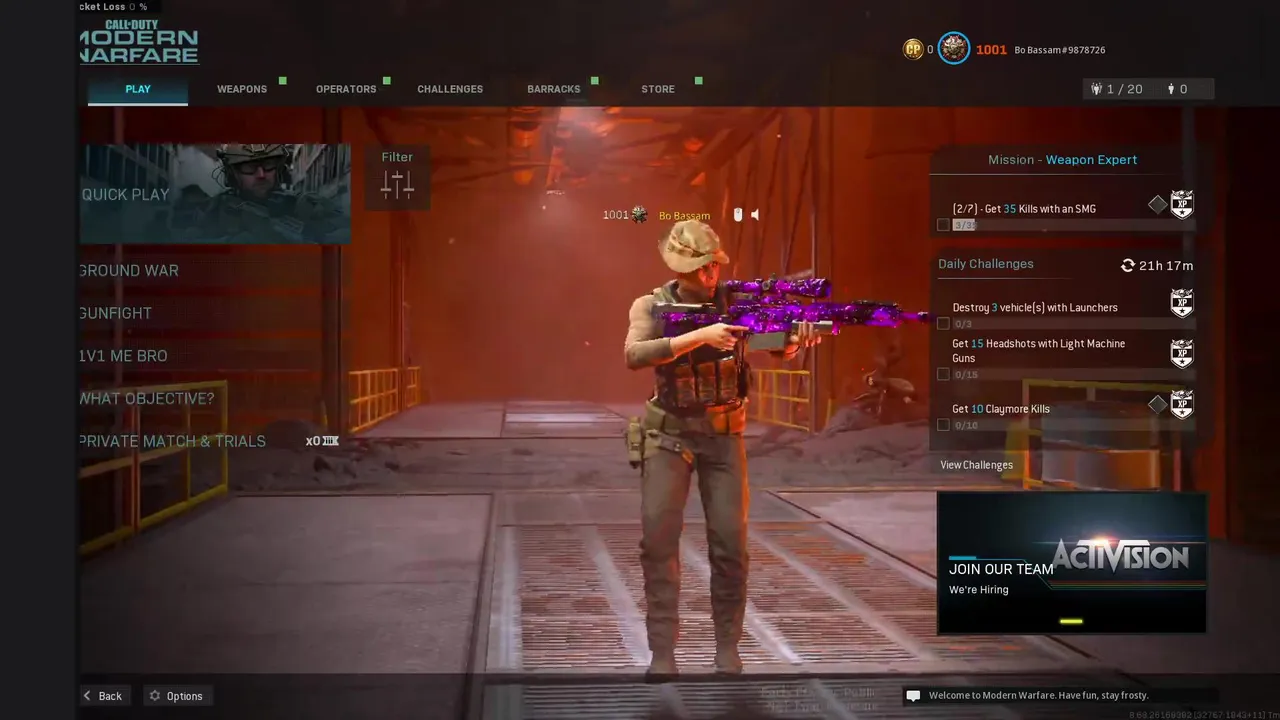Toggle the speaker icon beside Bo Bassam

click(755, 215)
